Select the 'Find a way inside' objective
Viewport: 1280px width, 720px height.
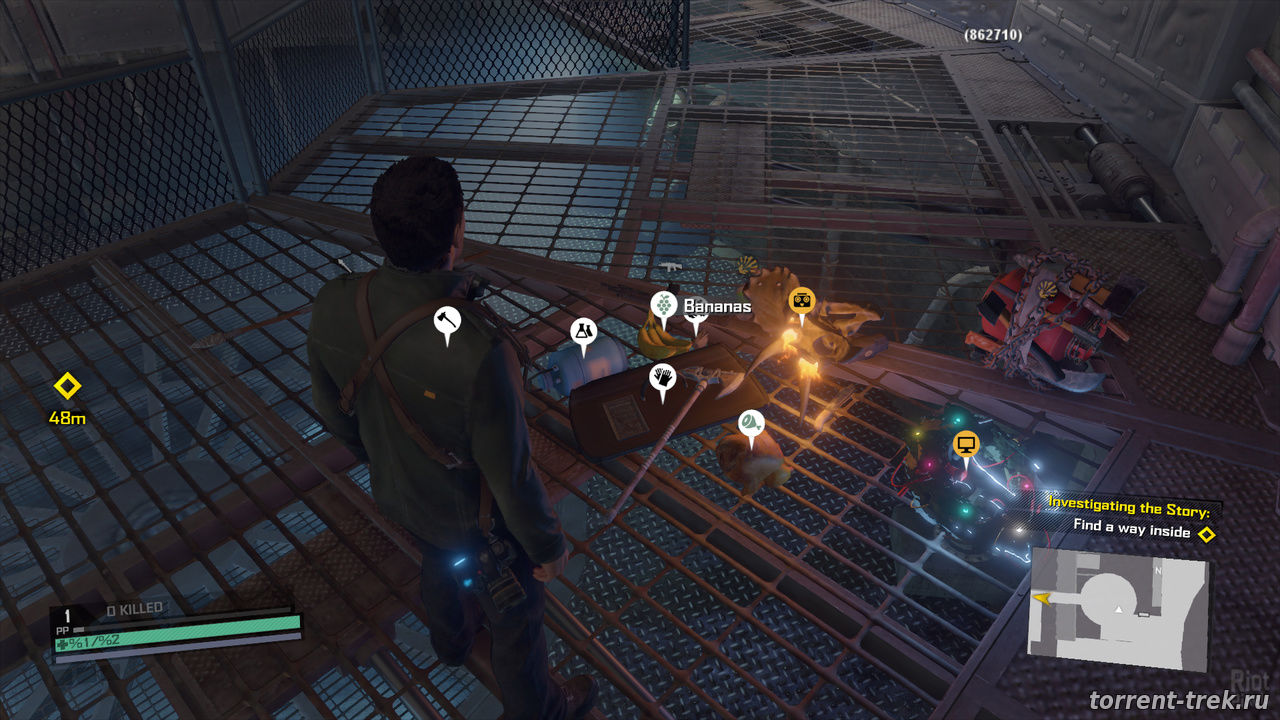(x=1132, y=528)
